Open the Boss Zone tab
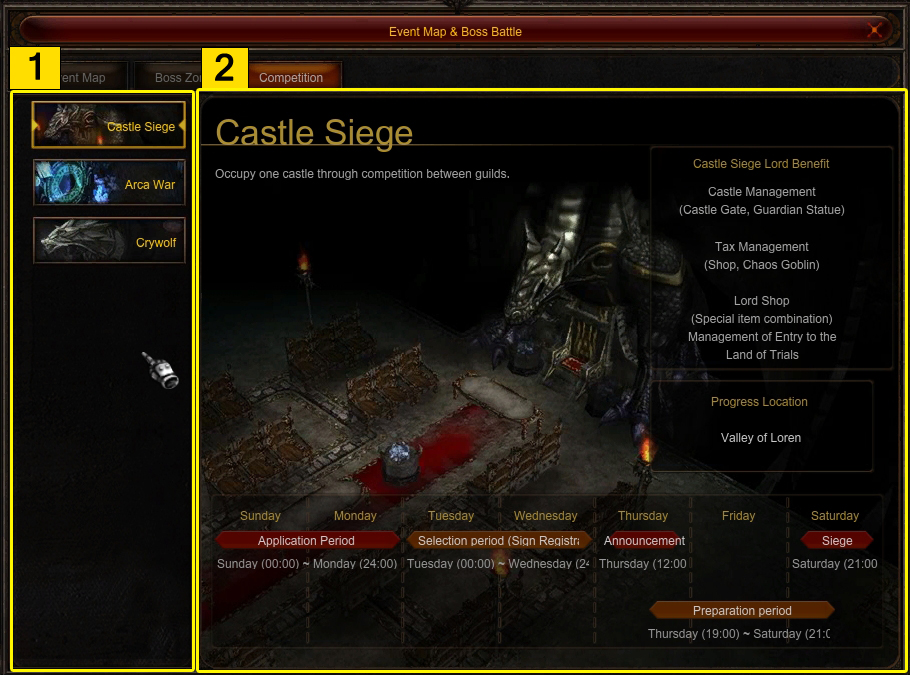Image resolution: width=910 pixels, height=675 pixels. [175, 77]
